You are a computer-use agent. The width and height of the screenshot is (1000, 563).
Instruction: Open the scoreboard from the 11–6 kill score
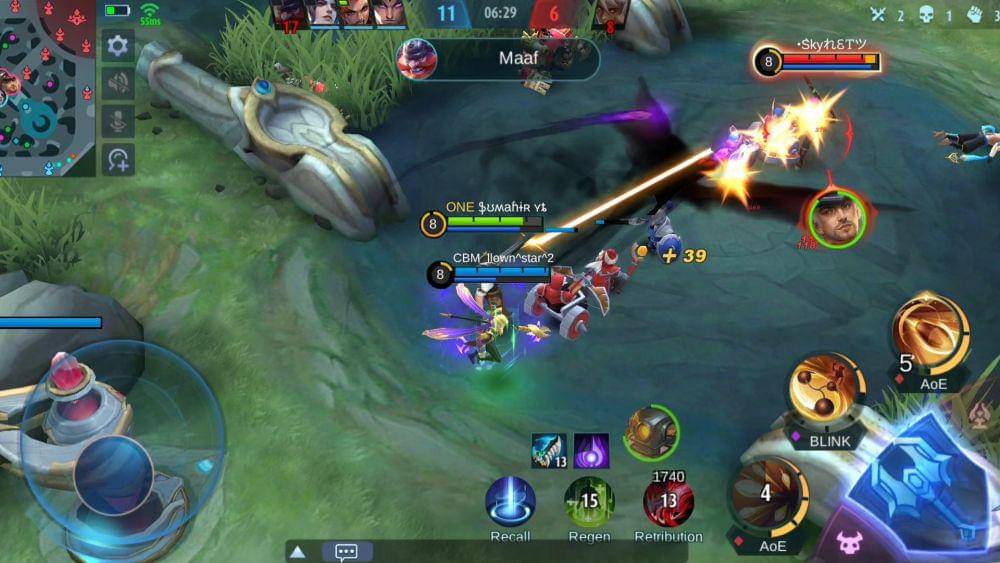click(500, 15)
